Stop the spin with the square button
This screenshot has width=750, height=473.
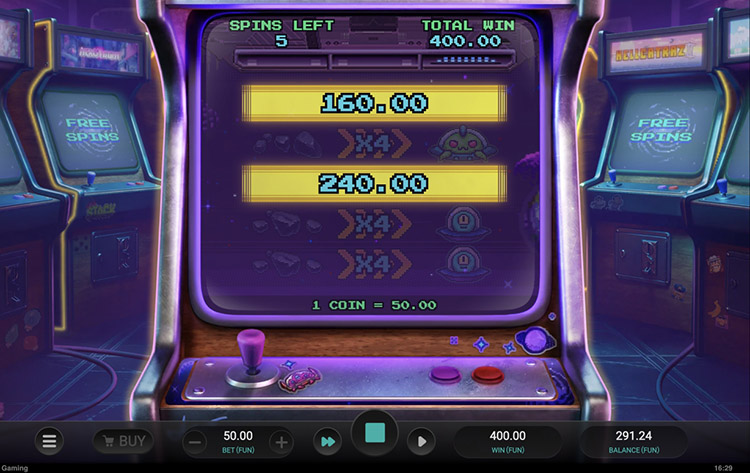tap(375, 435)
